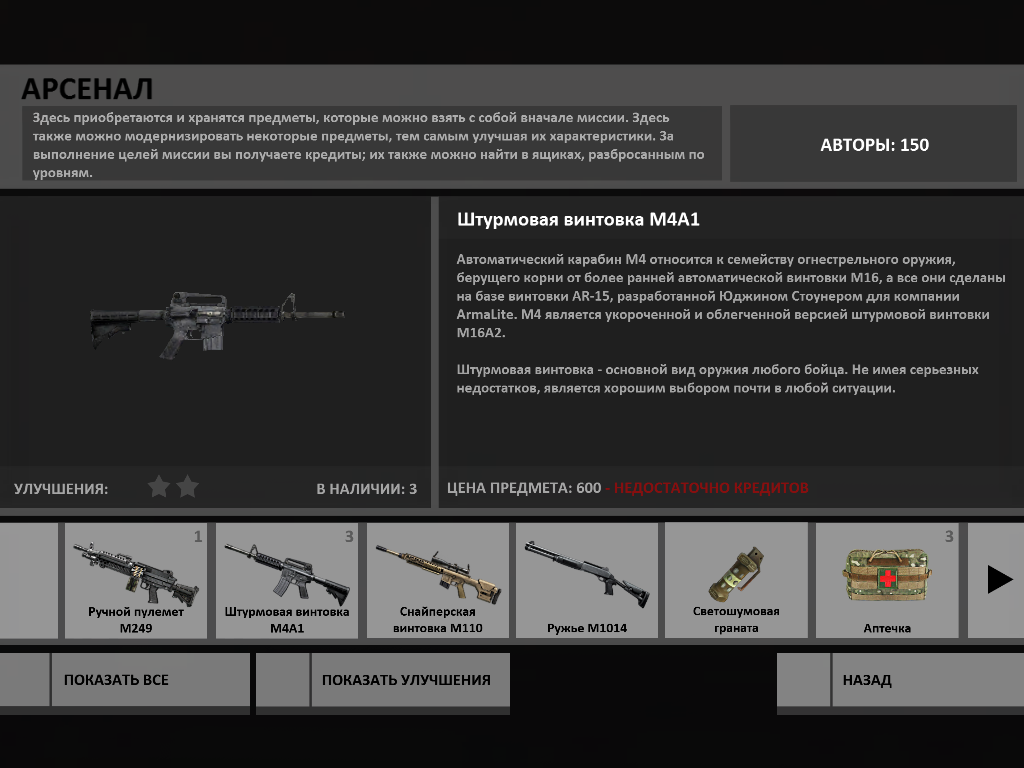Screen dimensions: 1024x768
Task: Click the ПОКАЗАТЬ ВСЕ button
Action: click(150, 680)
